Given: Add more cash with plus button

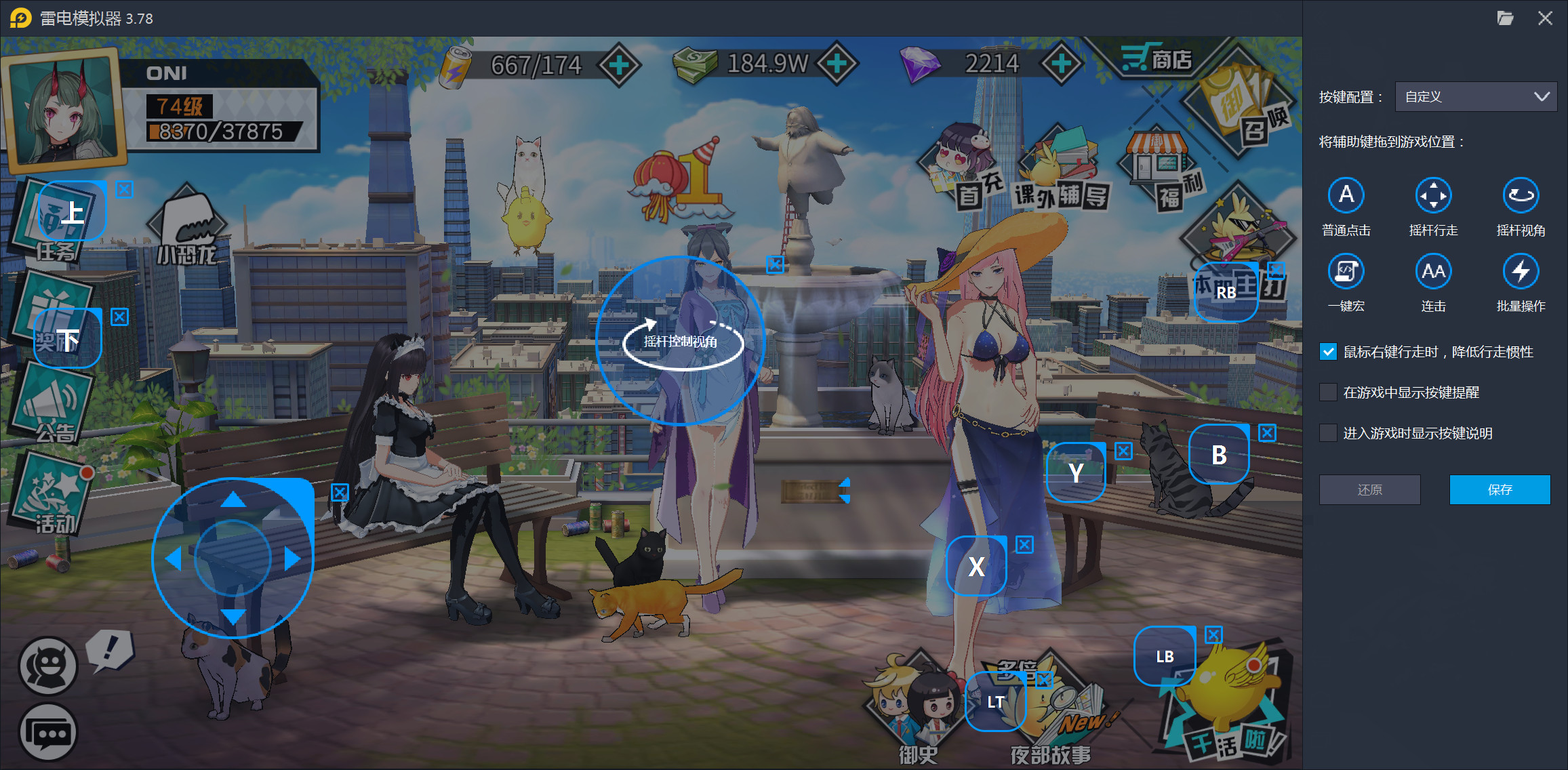Looking at the screenshot, I should click(x=837, y=64).
